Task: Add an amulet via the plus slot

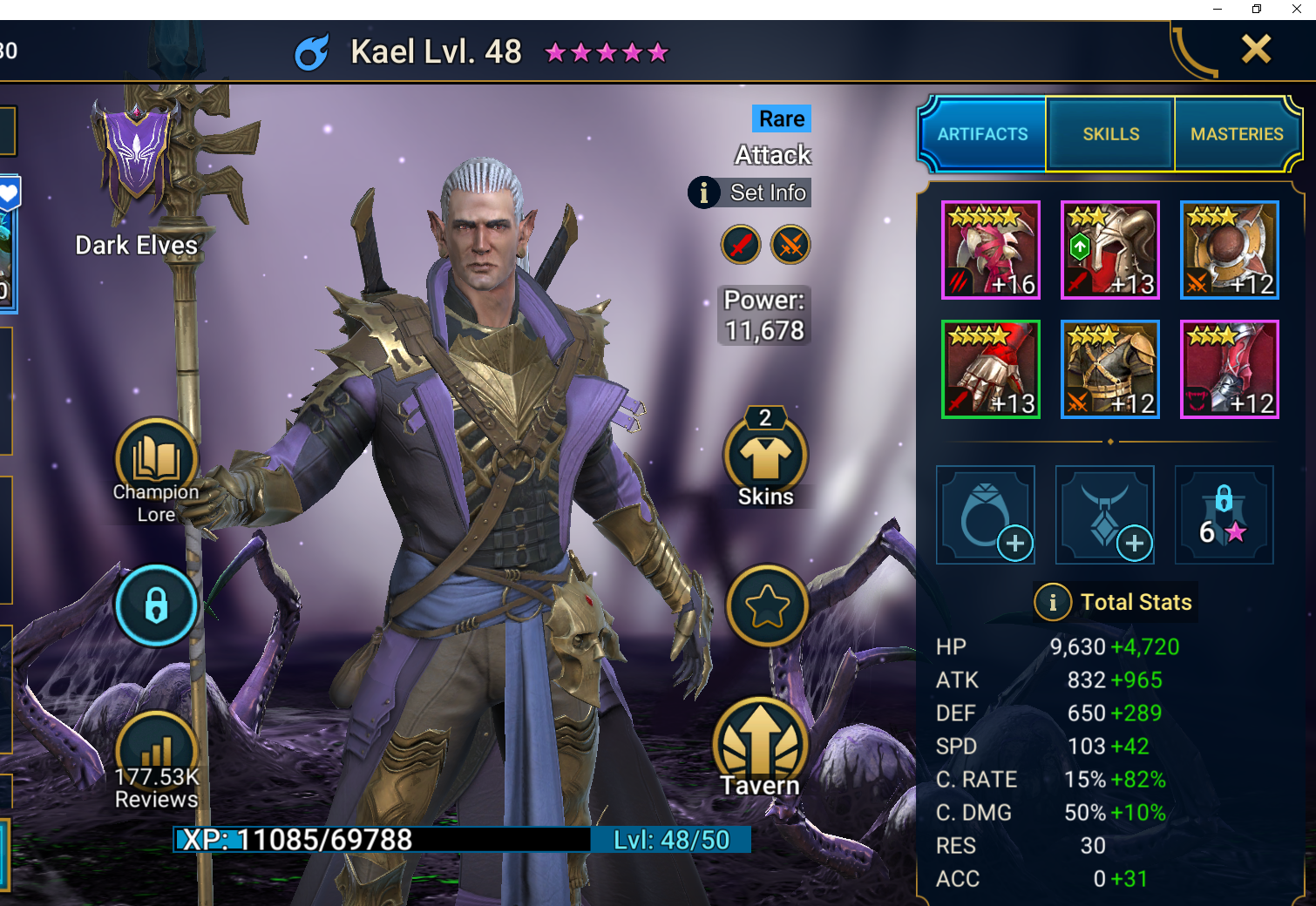Action: pyautogui.click(x=1104, y=515)
